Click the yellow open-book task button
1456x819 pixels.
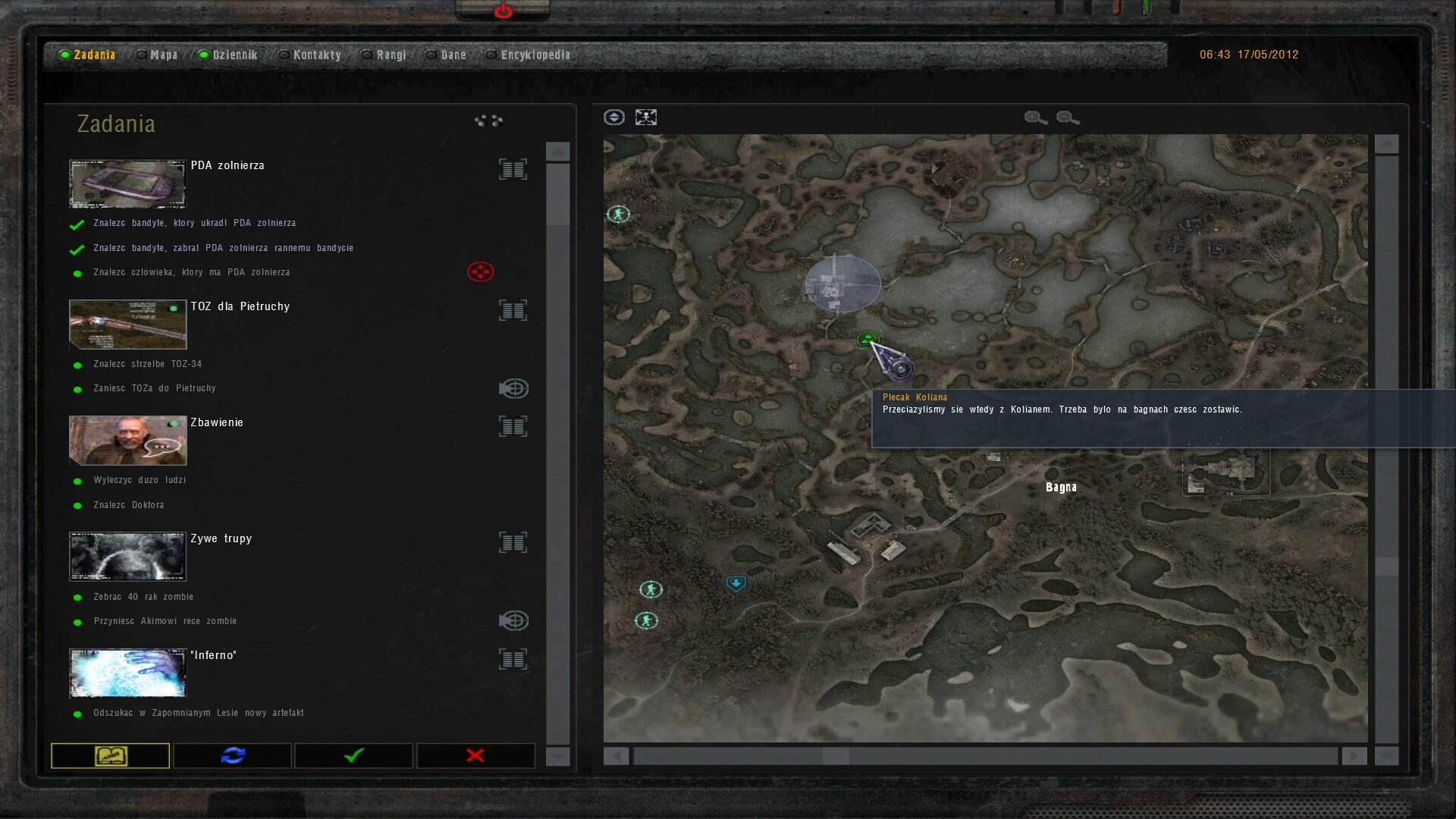coord(111,755)
